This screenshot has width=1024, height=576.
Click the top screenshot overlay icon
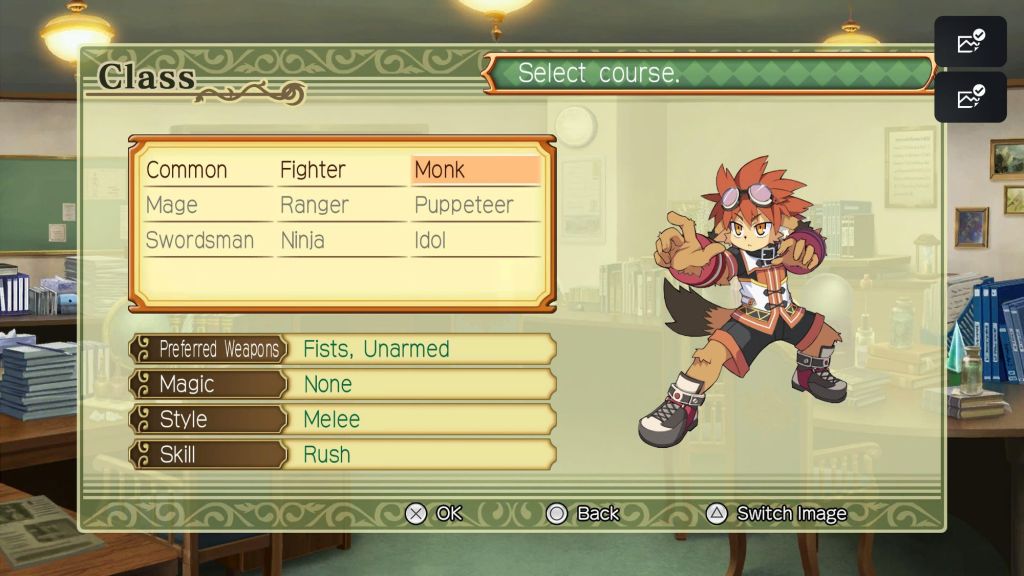[970, 42]
